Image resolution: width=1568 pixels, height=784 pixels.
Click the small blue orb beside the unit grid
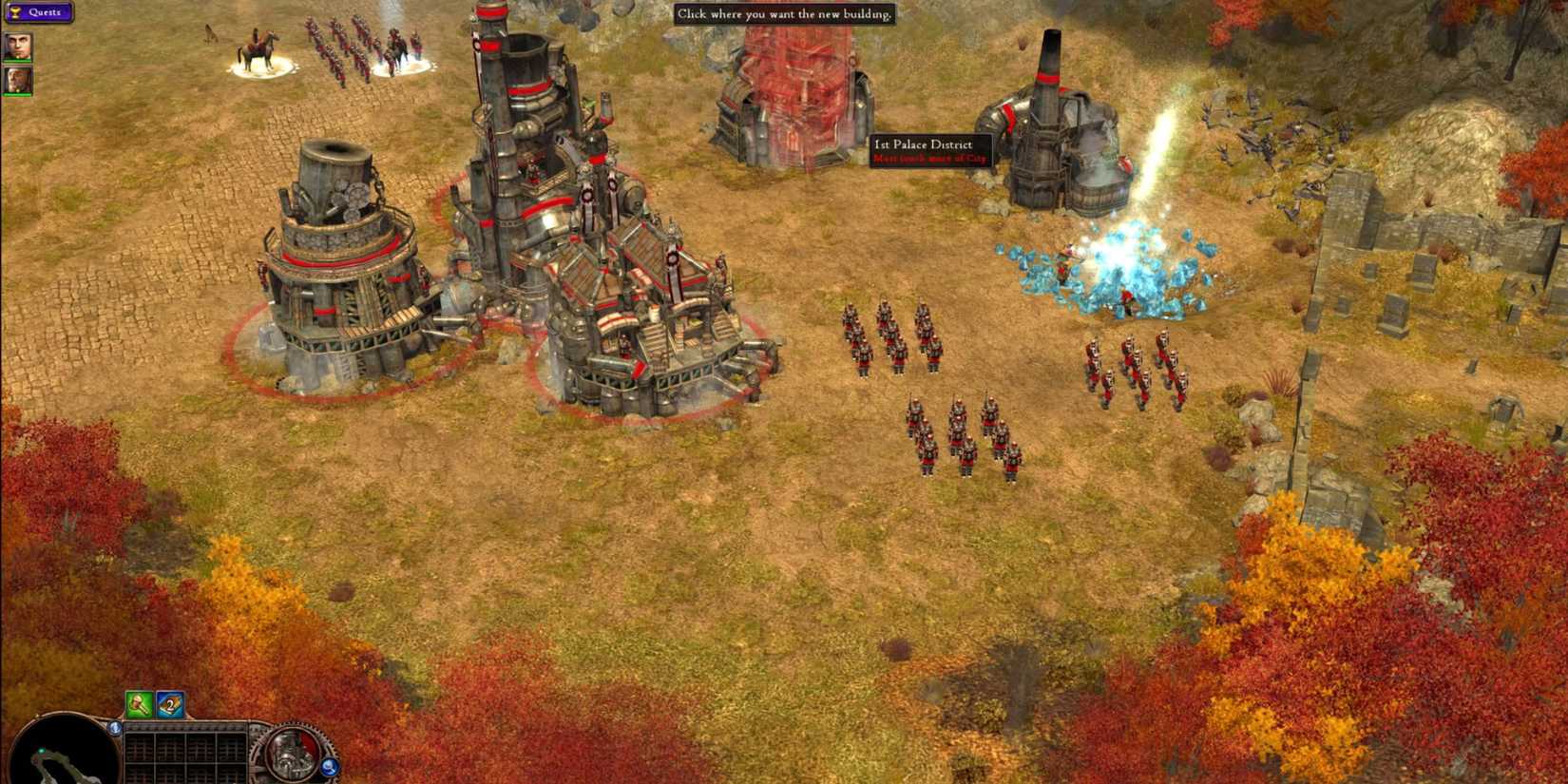click(115, 727)
